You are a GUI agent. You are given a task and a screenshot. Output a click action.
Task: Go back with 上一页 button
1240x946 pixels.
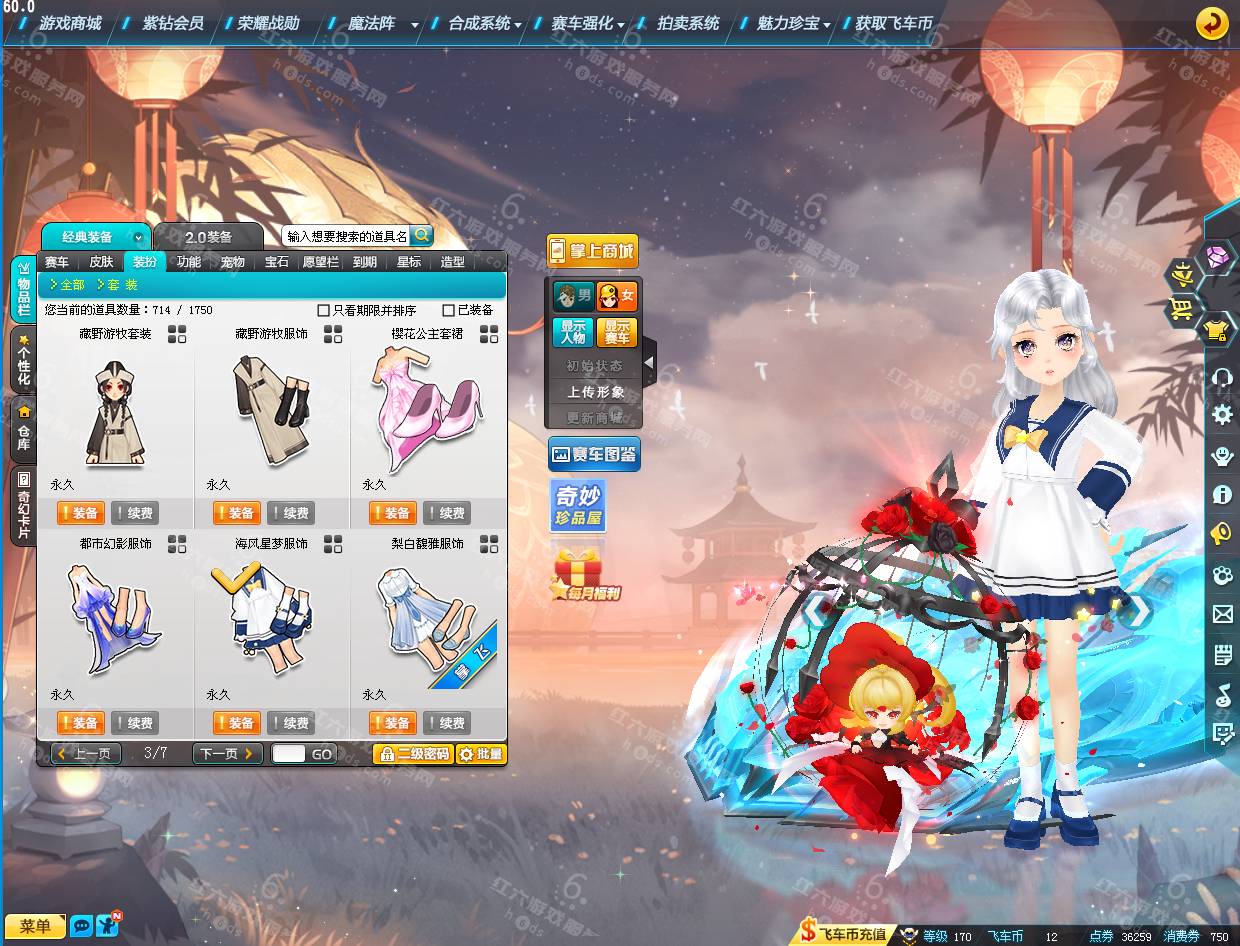[x=86, y=754]
